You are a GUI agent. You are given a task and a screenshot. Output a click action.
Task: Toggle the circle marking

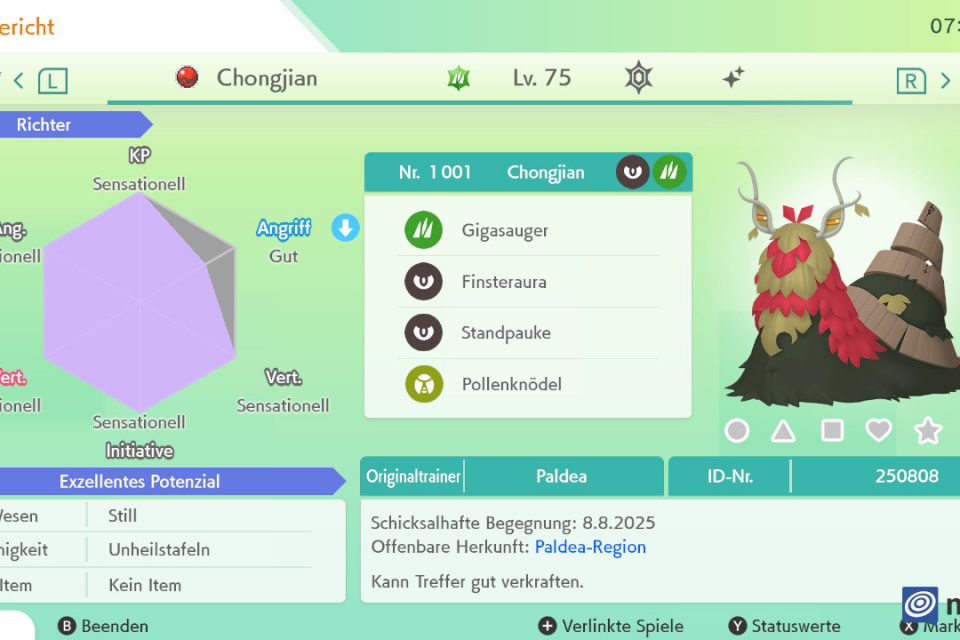tap(737, 431)
